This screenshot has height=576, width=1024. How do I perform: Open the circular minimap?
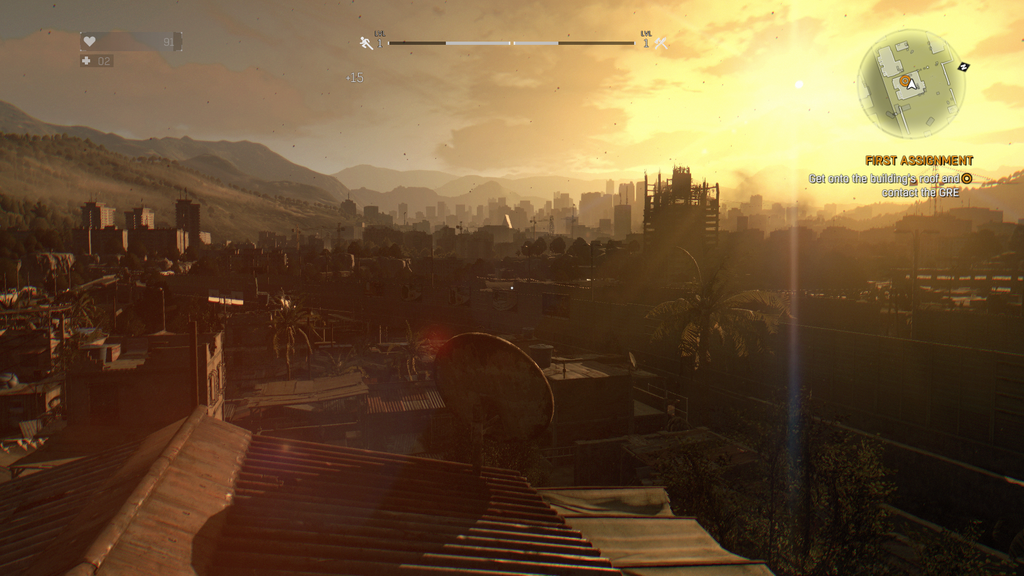pos(911,84)
